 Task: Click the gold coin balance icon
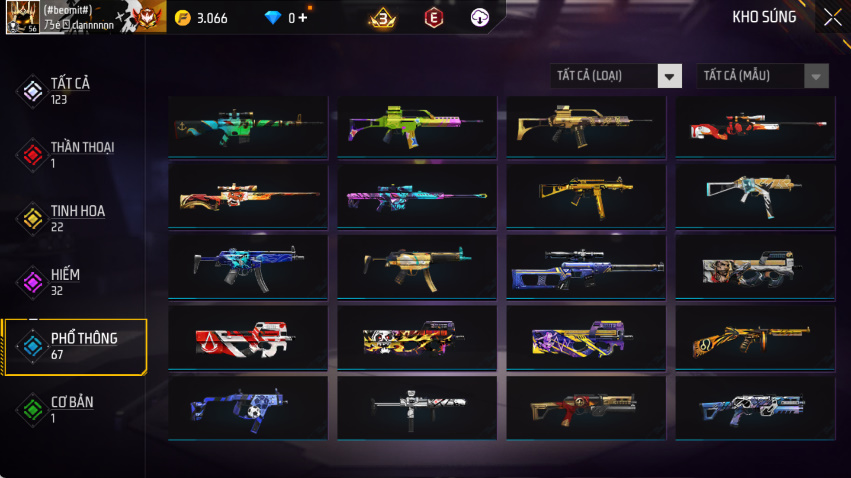(182, 18)
